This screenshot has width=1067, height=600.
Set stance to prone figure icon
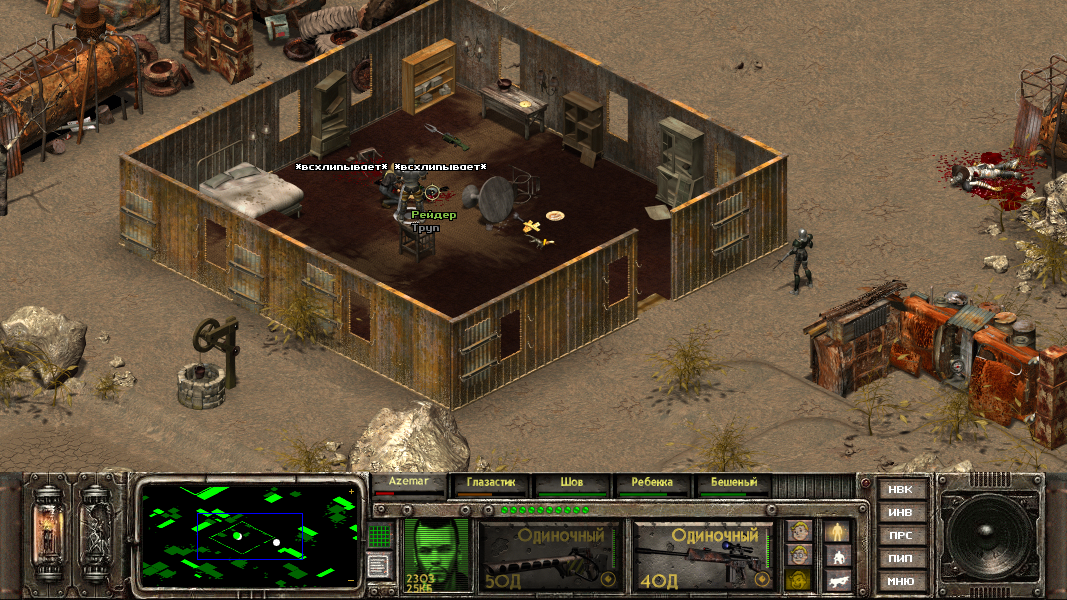836,579
